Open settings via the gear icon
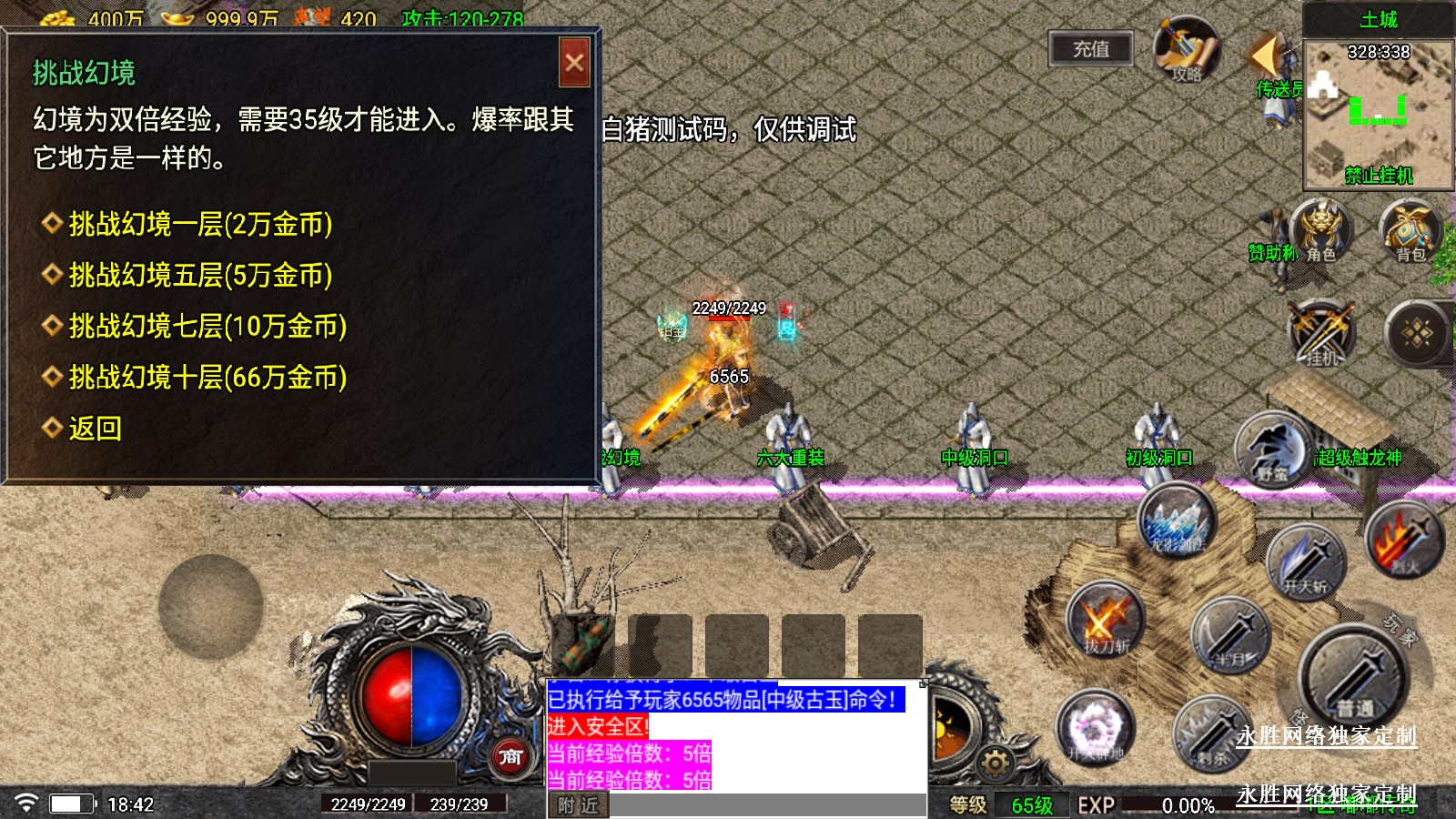This screenshot has width=1456, height=819. tap(995, 763)
